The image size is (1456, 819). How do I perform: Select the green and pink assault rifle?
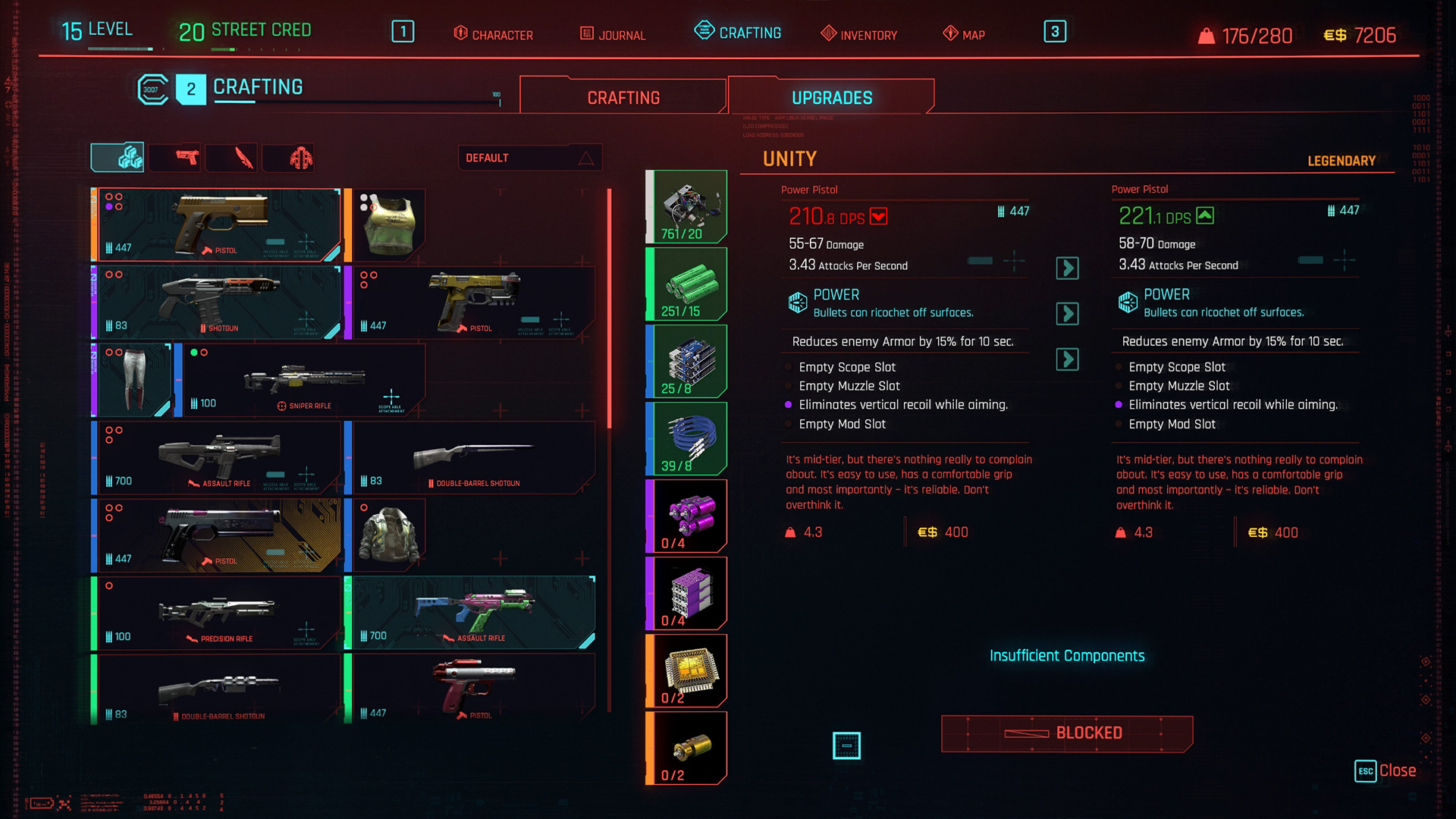pos(473,613)
